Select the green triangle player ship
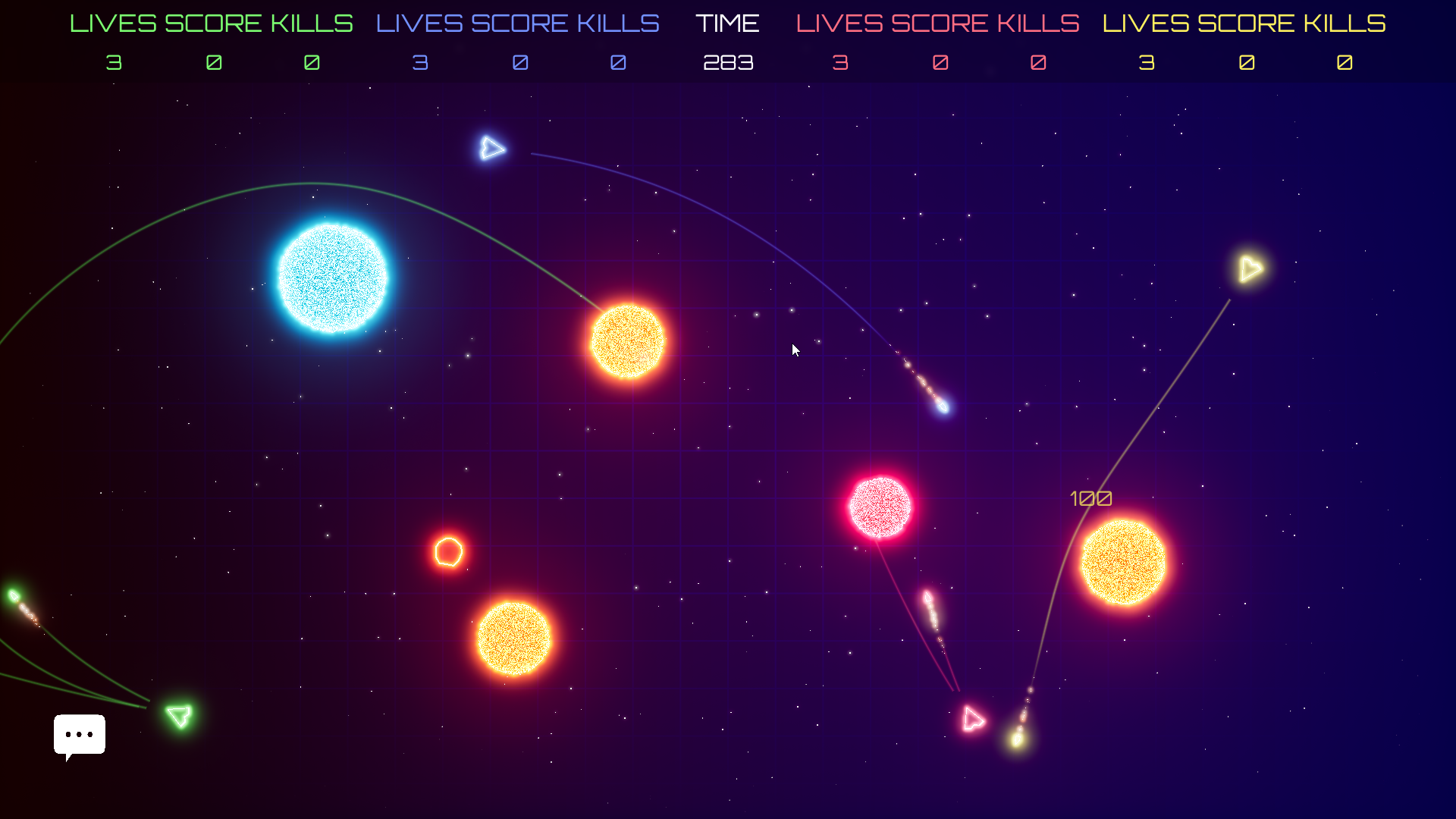1456x819 pixels. pyautogui.click(x=179, y=716)
